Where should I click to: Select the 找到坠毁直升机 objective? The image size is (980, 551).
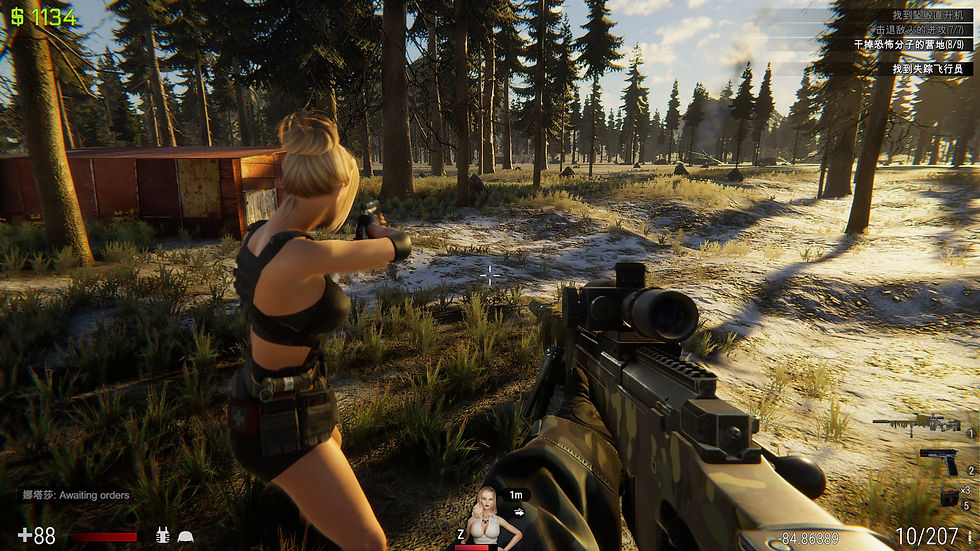pyautogui.click(x=931, y=16)
